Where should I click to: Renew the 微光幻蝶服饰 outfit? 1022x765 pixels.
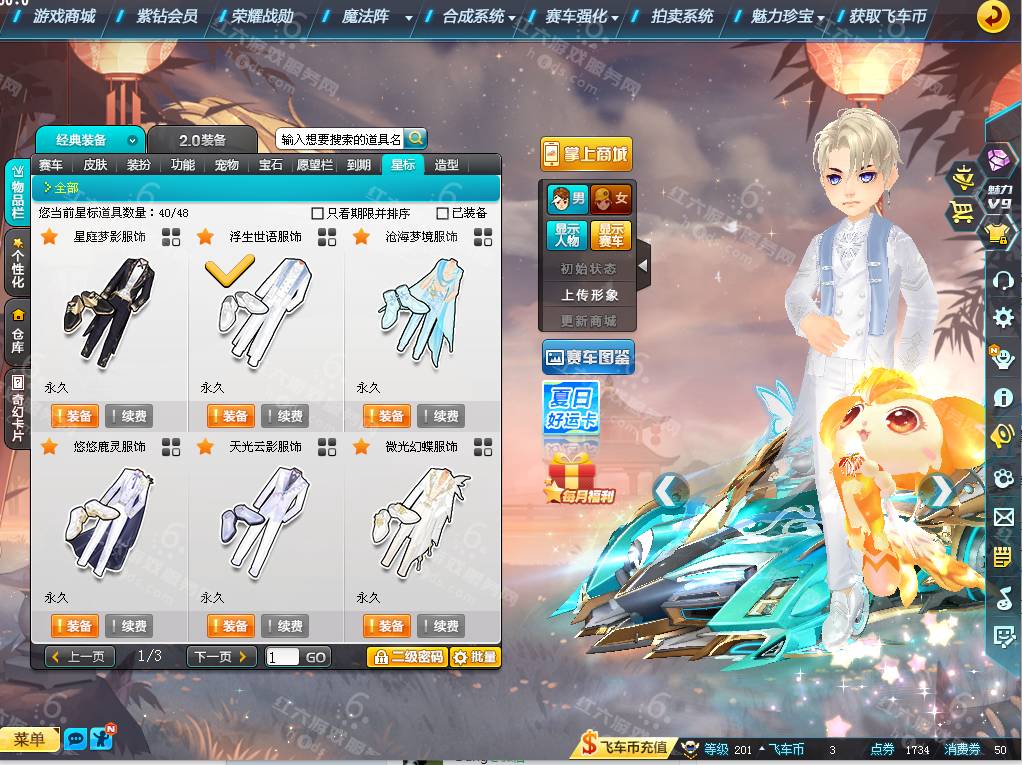[x=439, y=626]
